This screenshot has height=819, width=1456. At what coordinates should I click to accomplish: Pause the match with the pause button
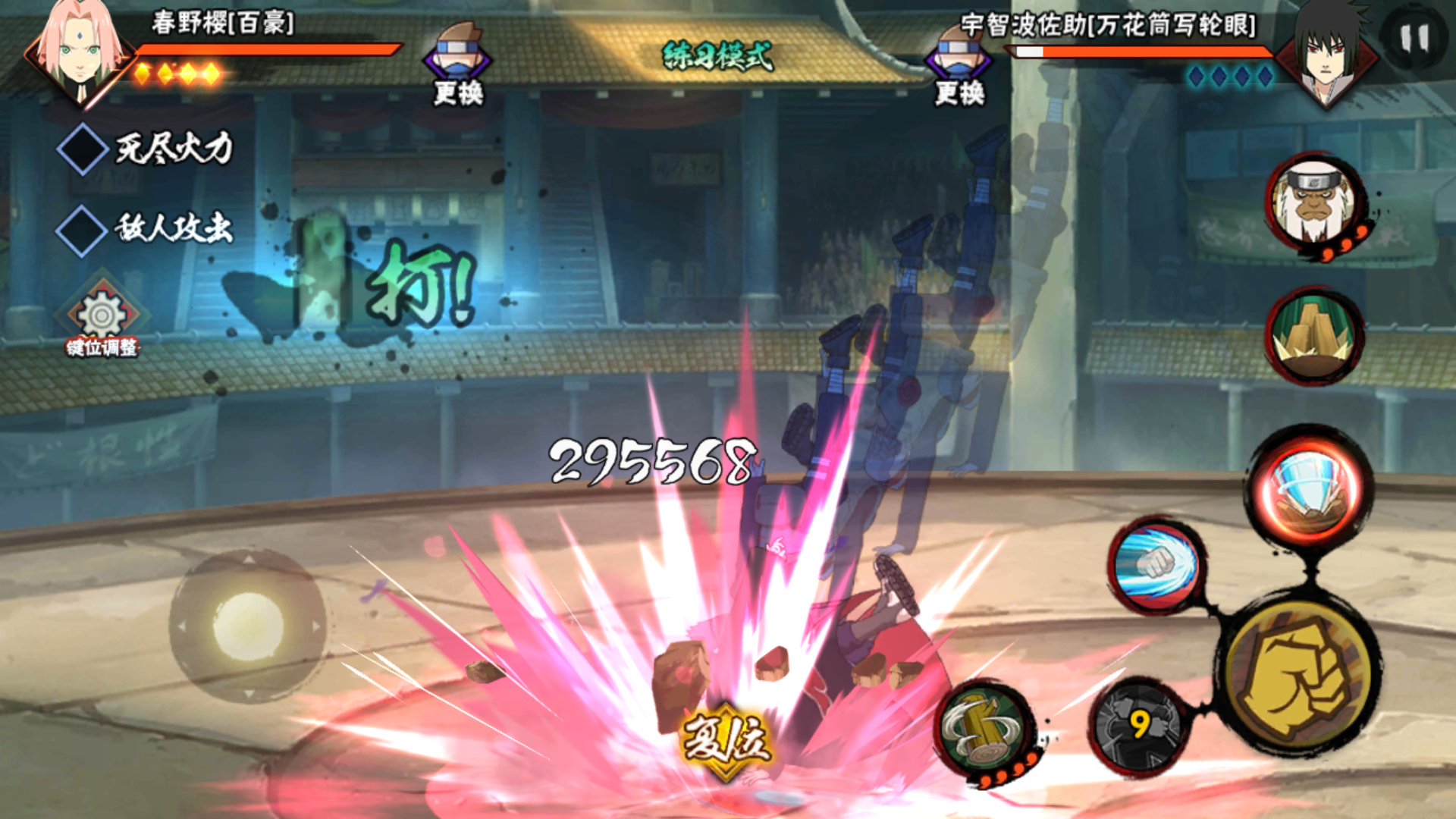click(x=1414, y=38)
